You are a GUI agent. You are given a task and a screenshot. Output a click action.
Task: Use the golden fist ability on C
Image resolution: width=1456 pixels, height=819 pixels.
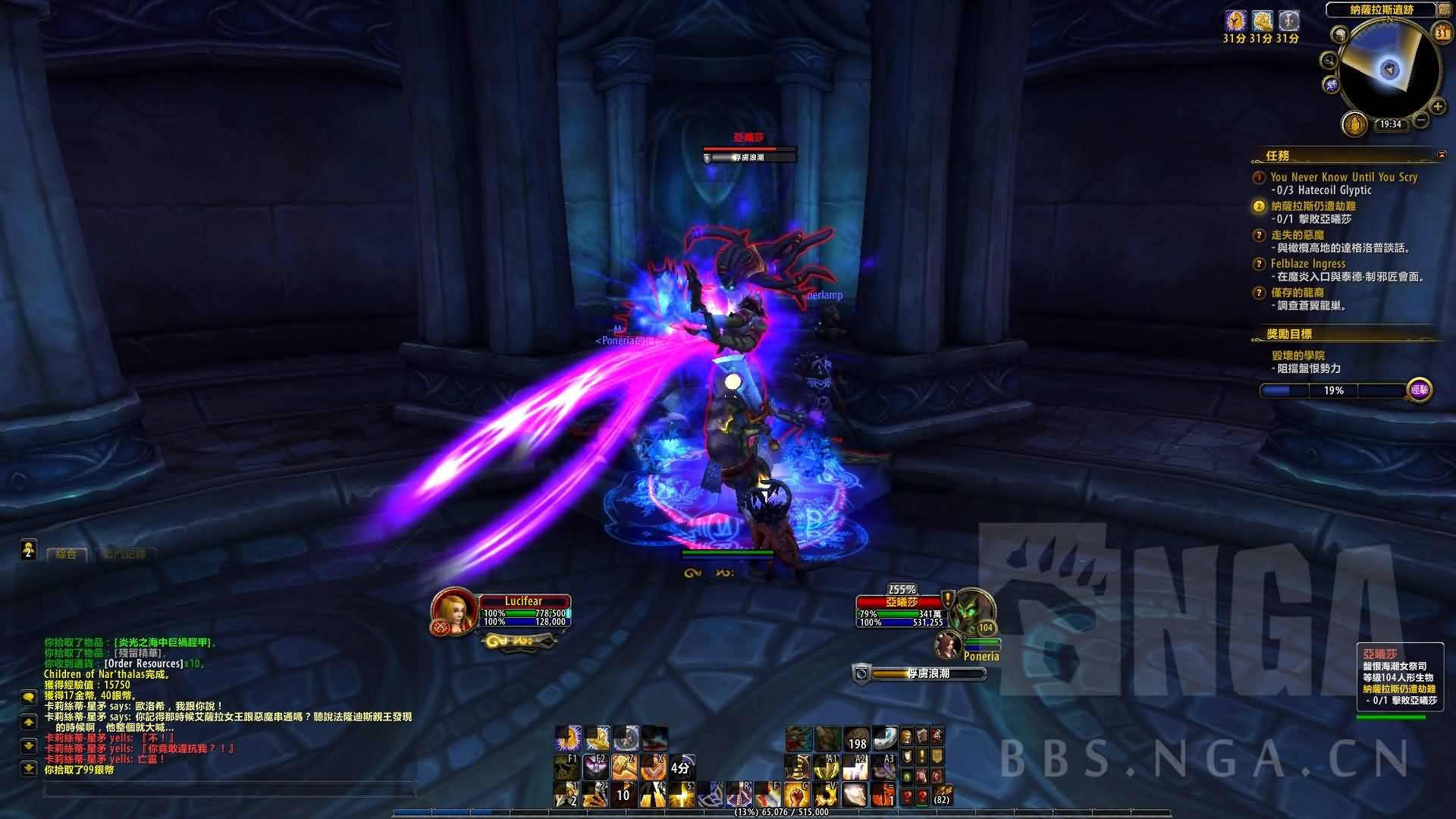coord(796,795)
